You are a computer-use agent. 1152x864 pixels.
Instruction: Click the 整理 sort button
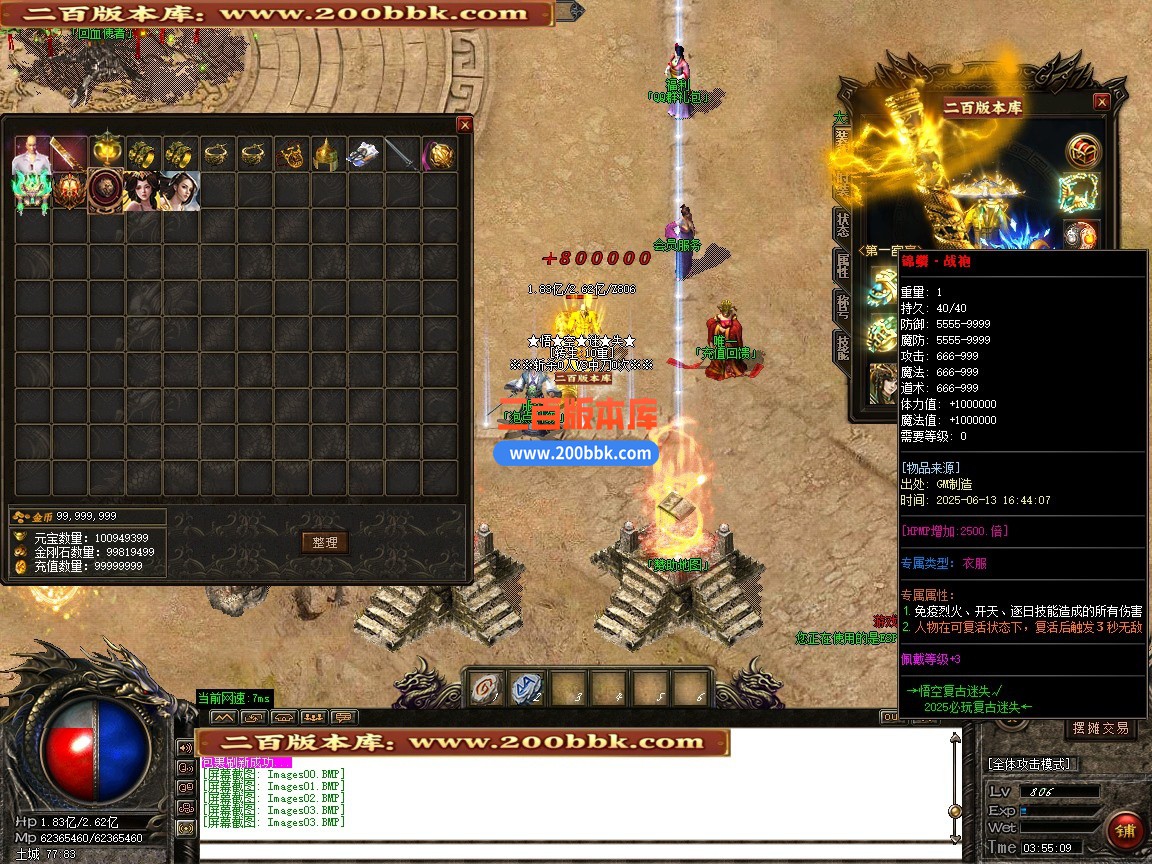(x=325, y=542)
